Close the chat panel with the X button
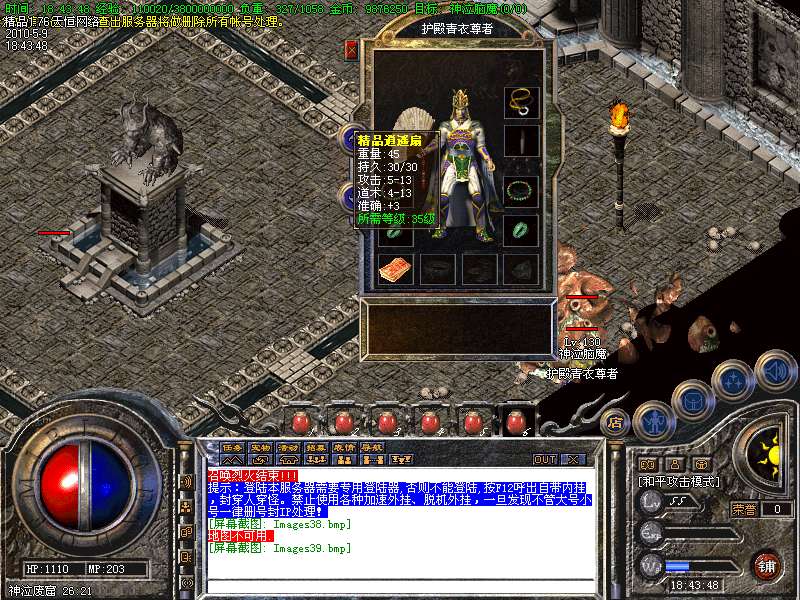Image resolution: width=800 pixels, height=600 pixels. 573,459
